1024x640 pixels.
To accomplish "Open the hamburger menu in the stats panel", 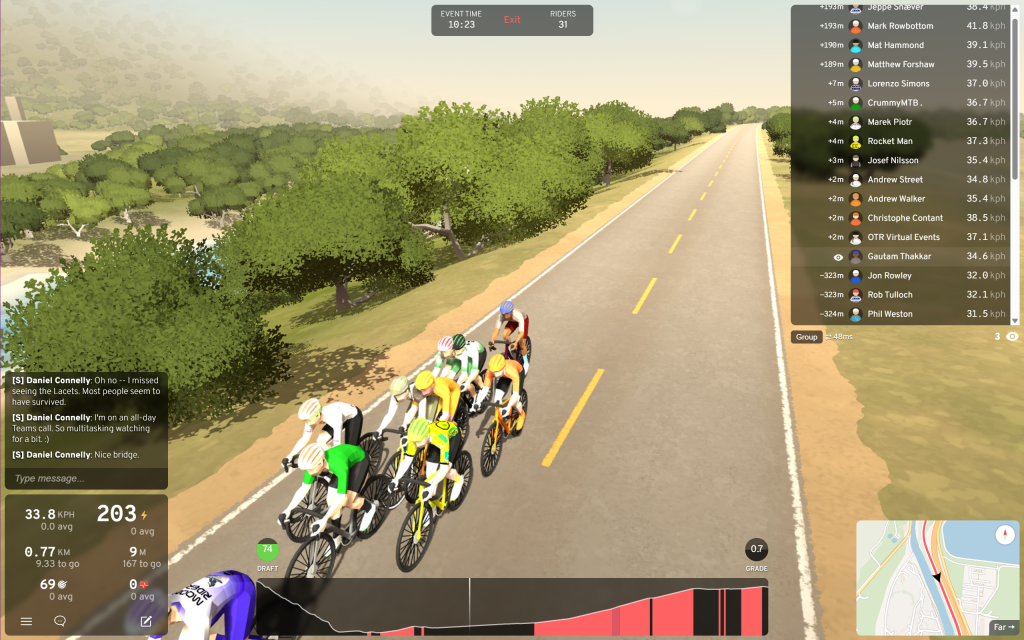I will click(x=27, y=621).
